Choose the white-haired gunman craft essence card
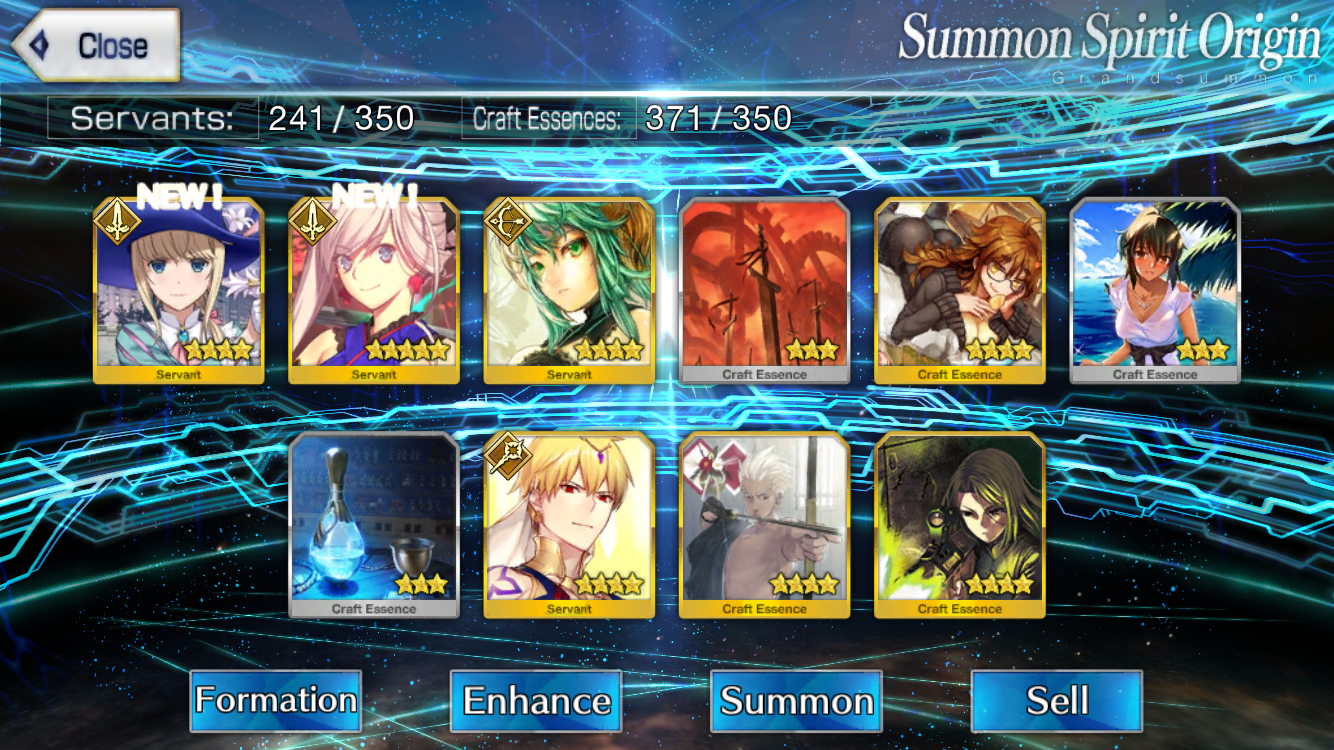 pos(765,525)
